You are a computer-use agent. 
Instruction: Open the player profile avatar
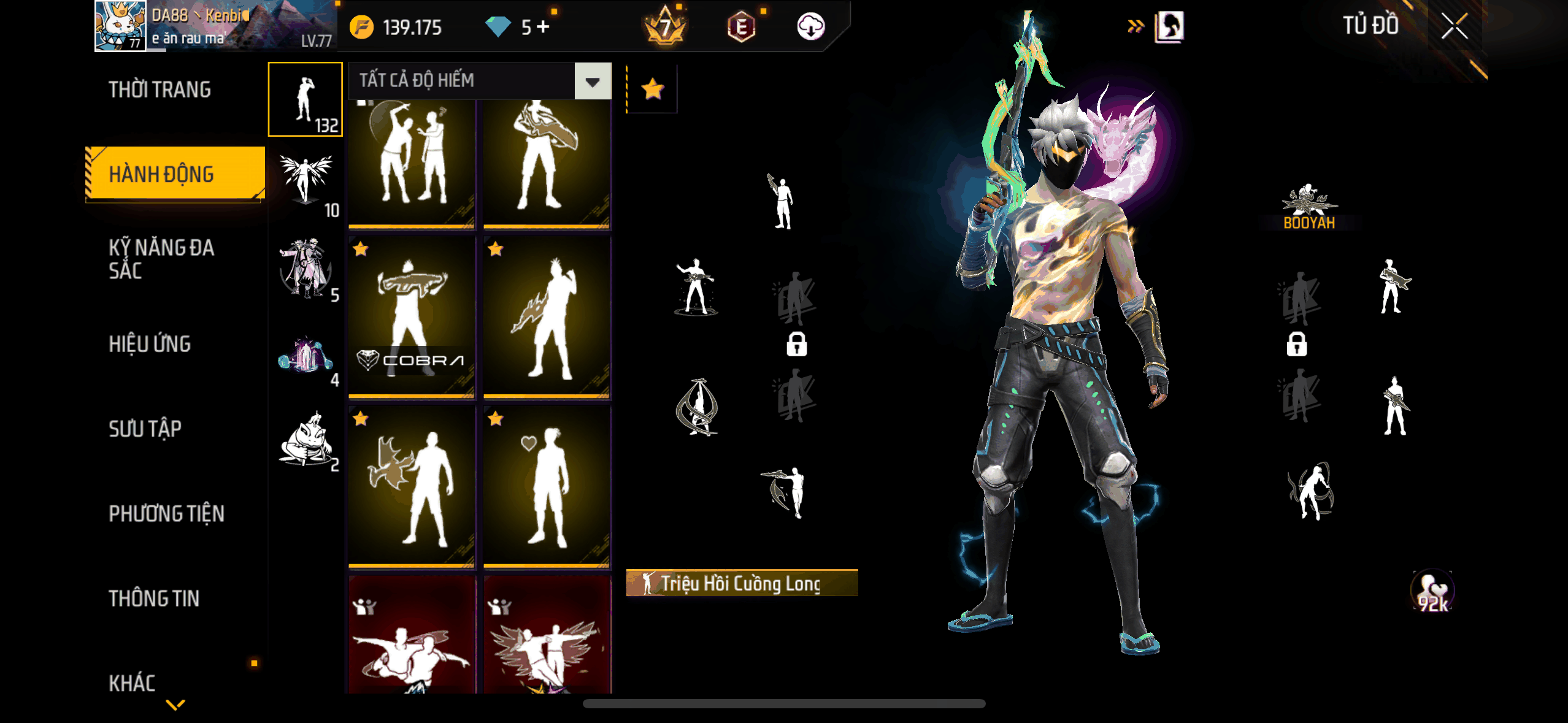pyautogui.click(x=120, y=26)
